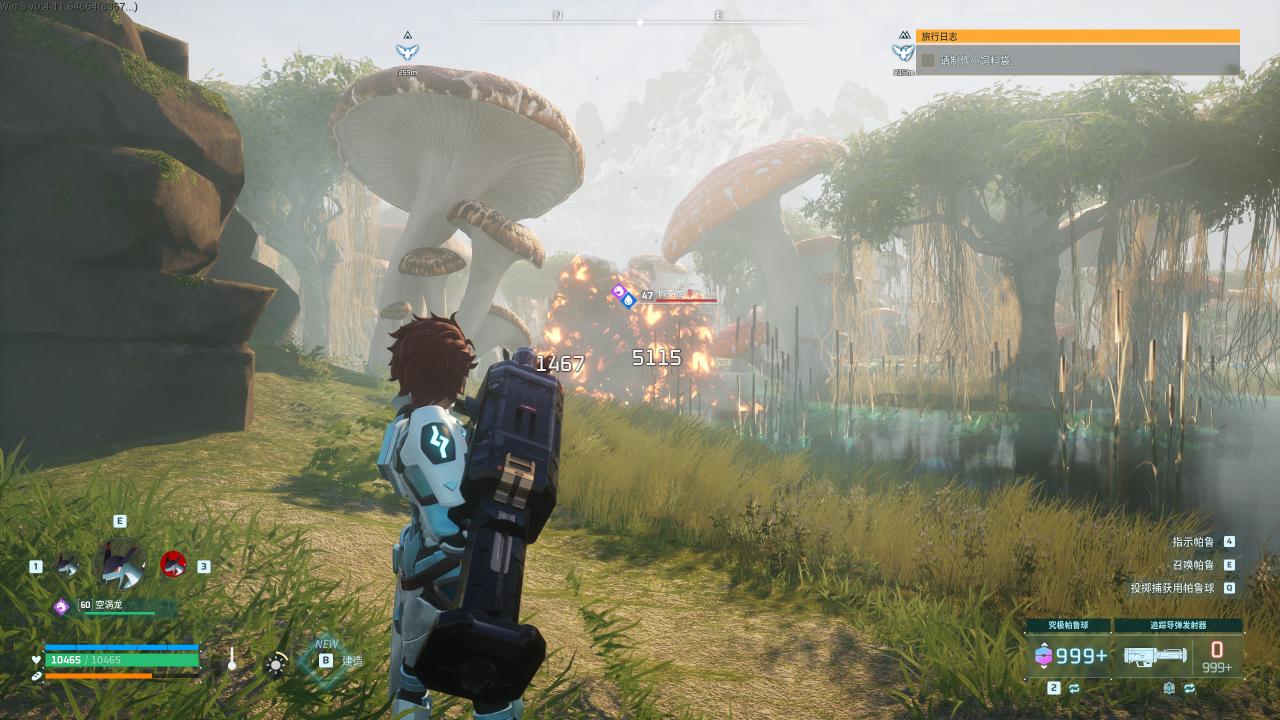Image resolution: width=1280 pixels, height=720 pixels.
Task: Open the 旅行日志 journal header
Action: pos(1077,36)
